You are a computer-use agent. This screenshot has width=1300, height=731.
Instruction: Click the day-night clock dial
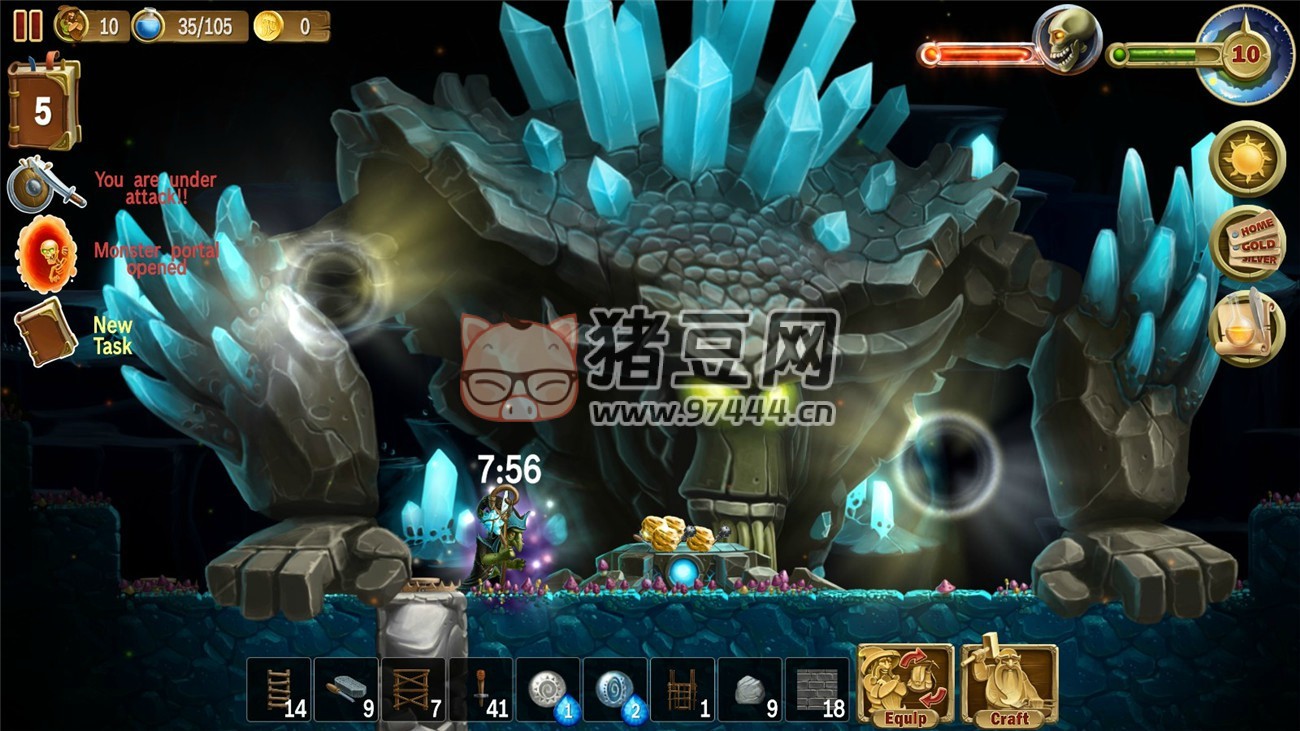click(1243, 54)
